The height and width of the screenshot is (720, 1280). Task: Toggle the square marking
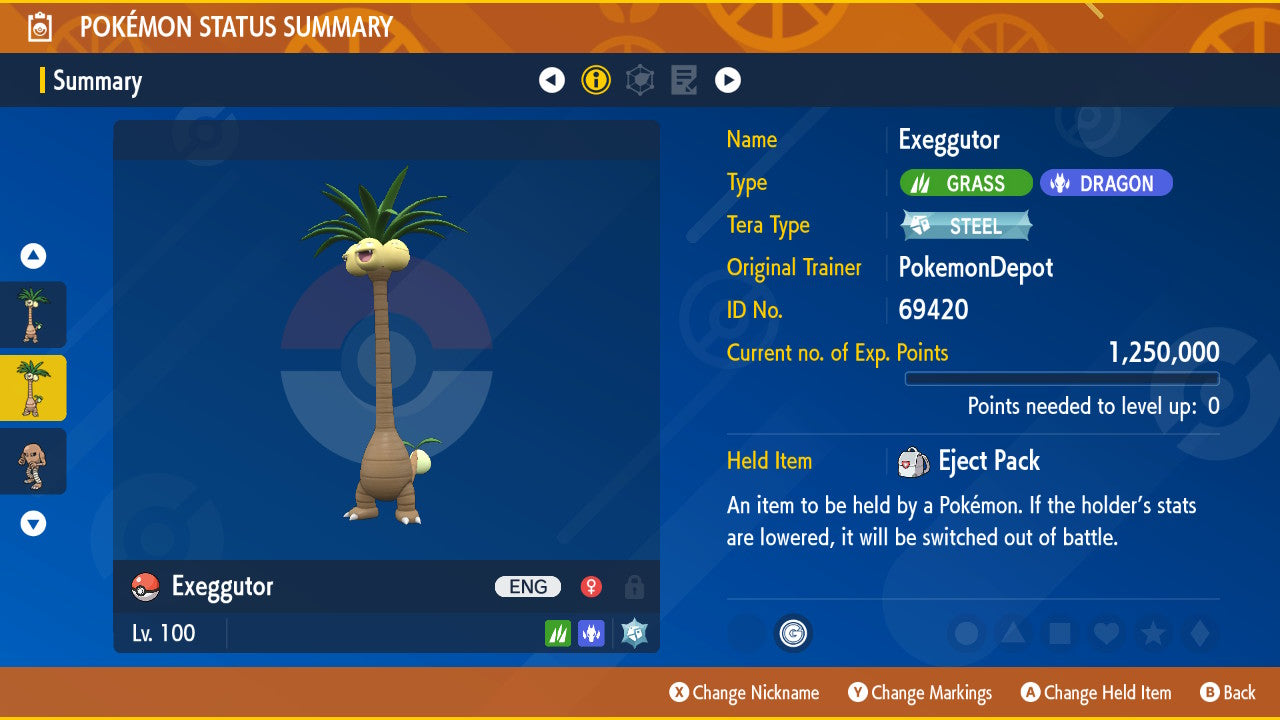coord(1059,633)
